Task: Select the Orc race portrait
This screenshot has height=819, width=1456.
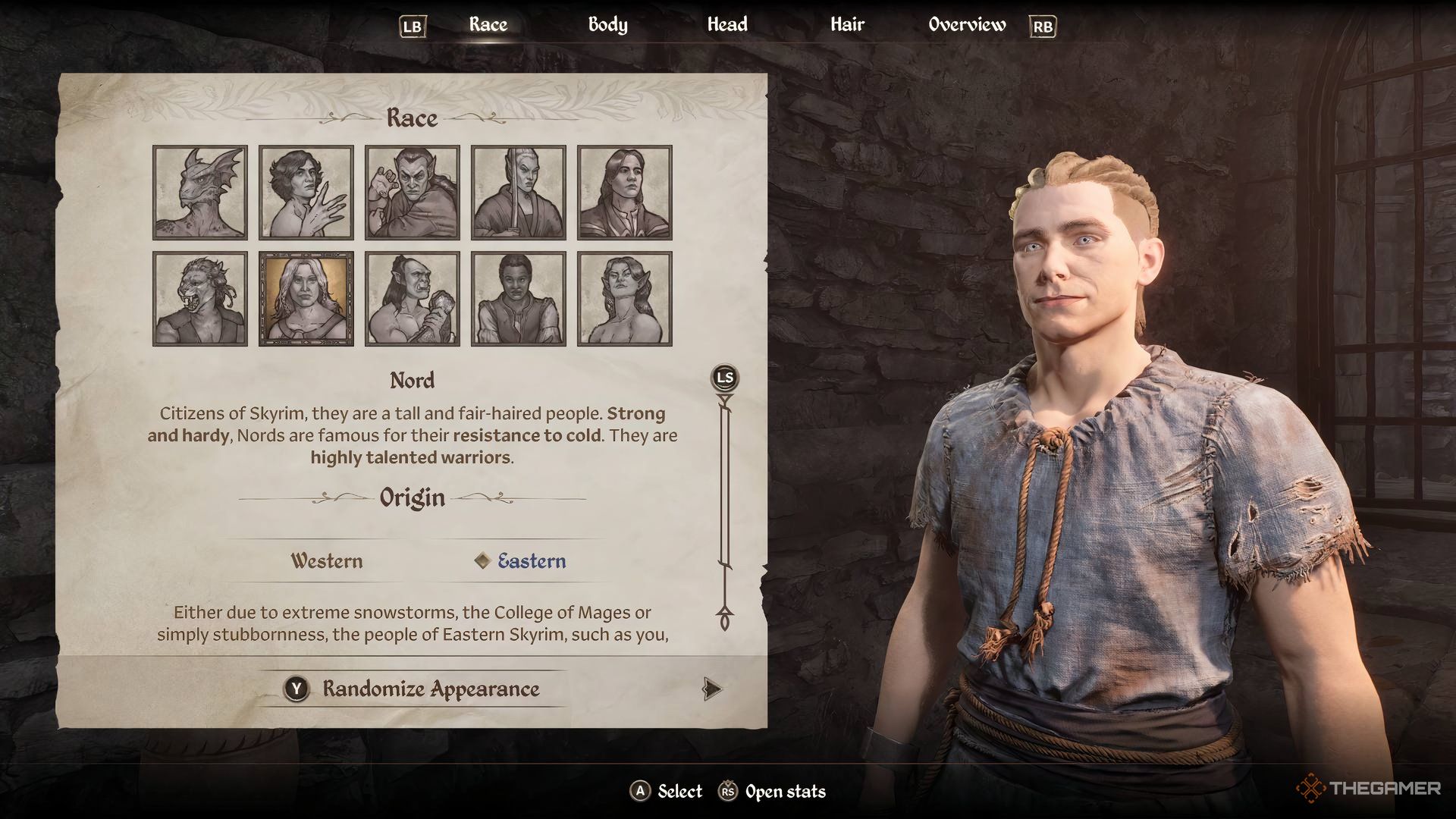Action: [x=412, y=297]
